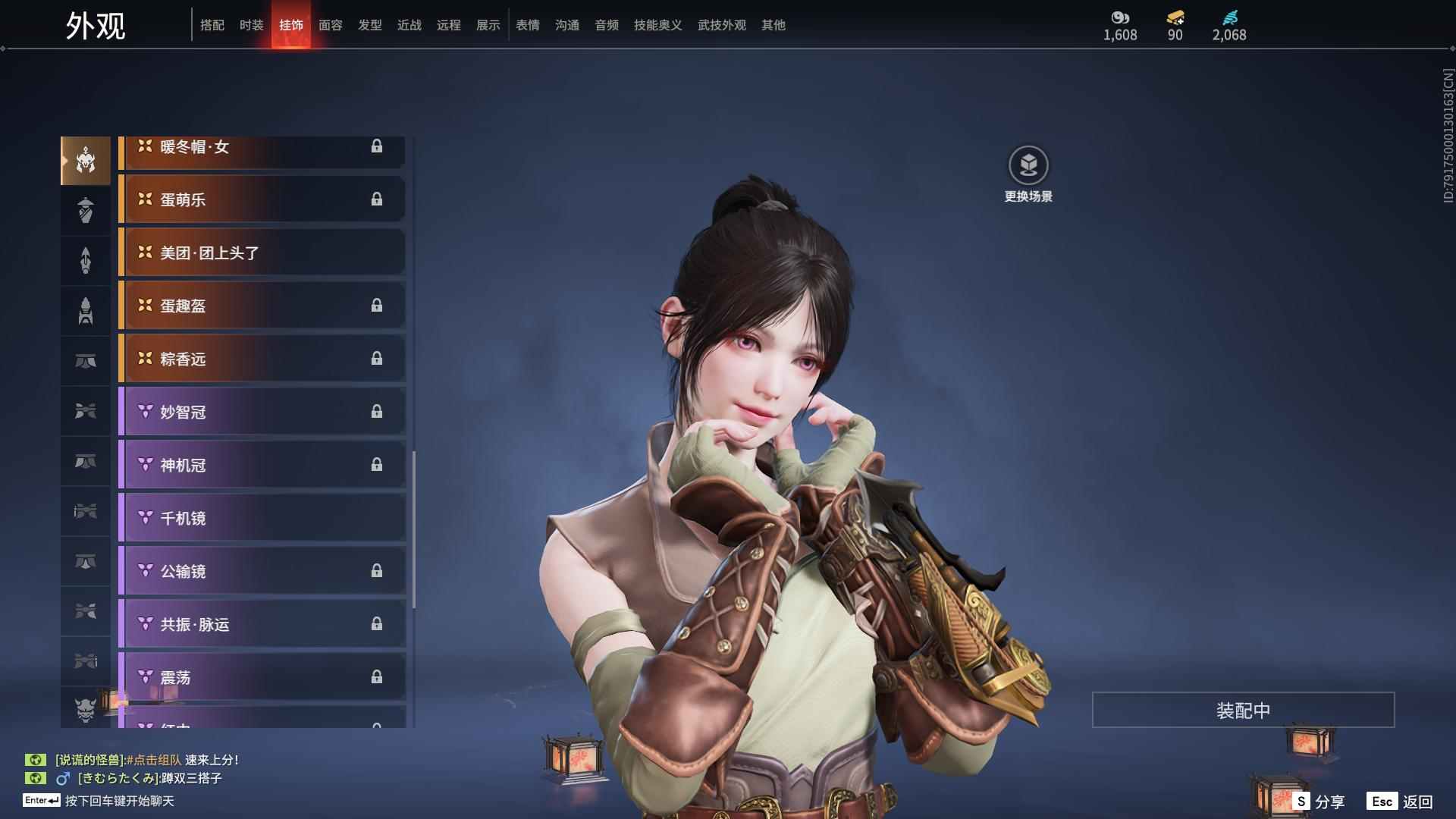
Task: Pick the 蛋萌乐 headwear entry
Action: [262, 199]
